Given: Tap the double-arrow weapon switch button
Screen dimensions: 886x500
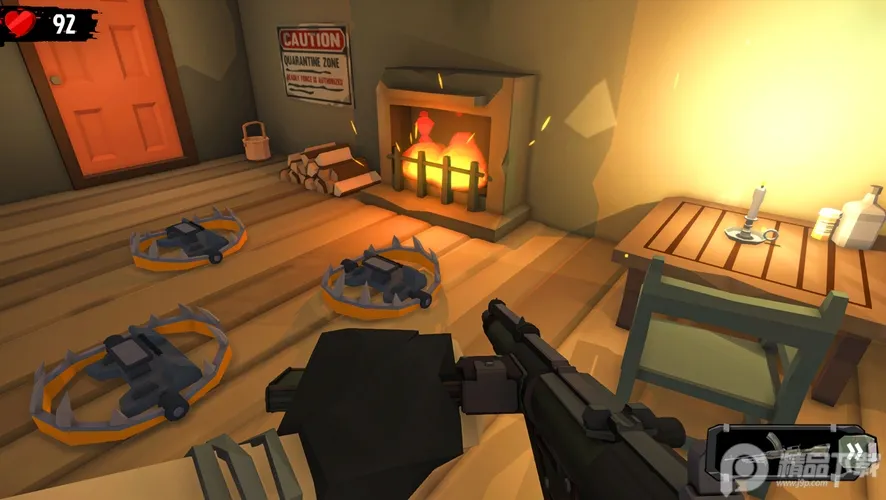Looking at the screenshot, I should point(856,450).
